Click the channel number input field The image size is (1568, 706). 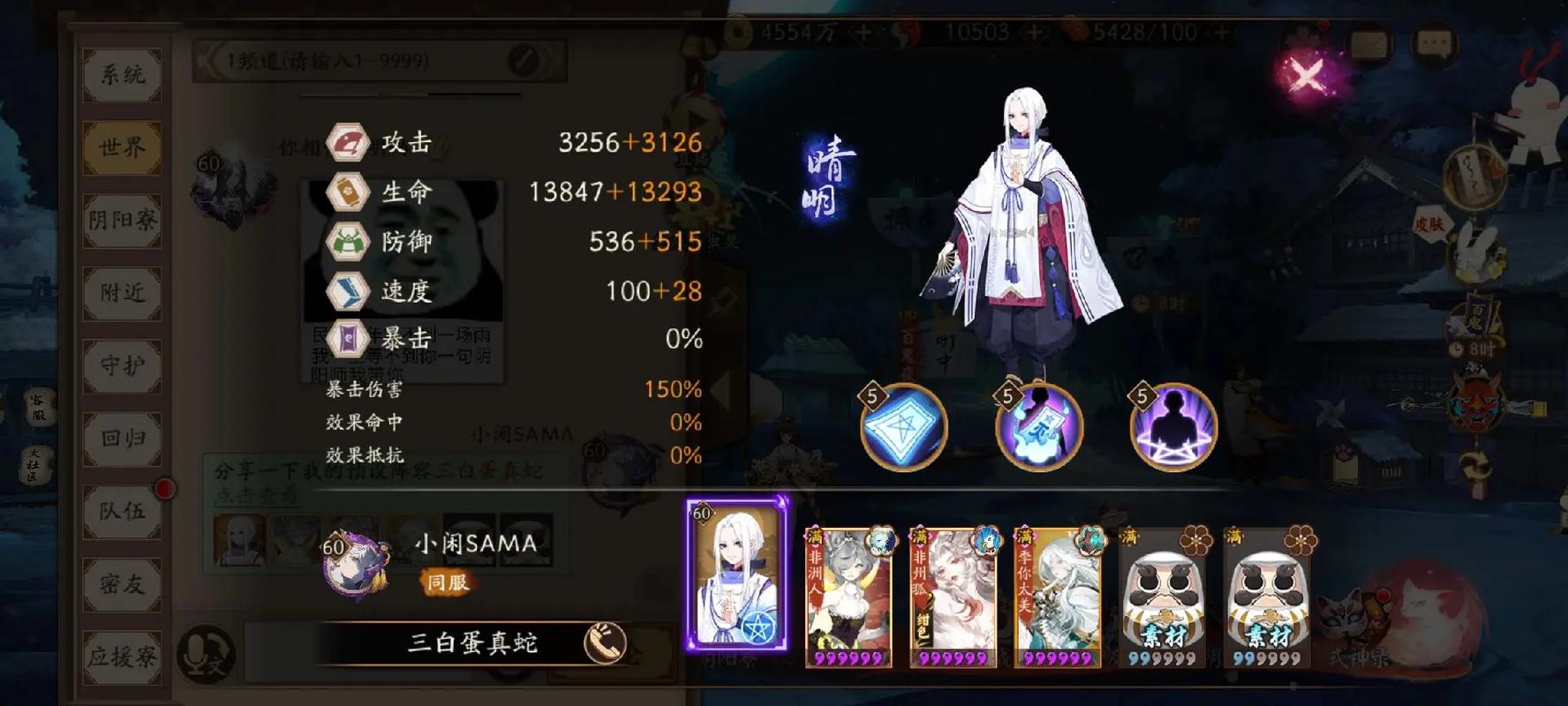[362, 61]
